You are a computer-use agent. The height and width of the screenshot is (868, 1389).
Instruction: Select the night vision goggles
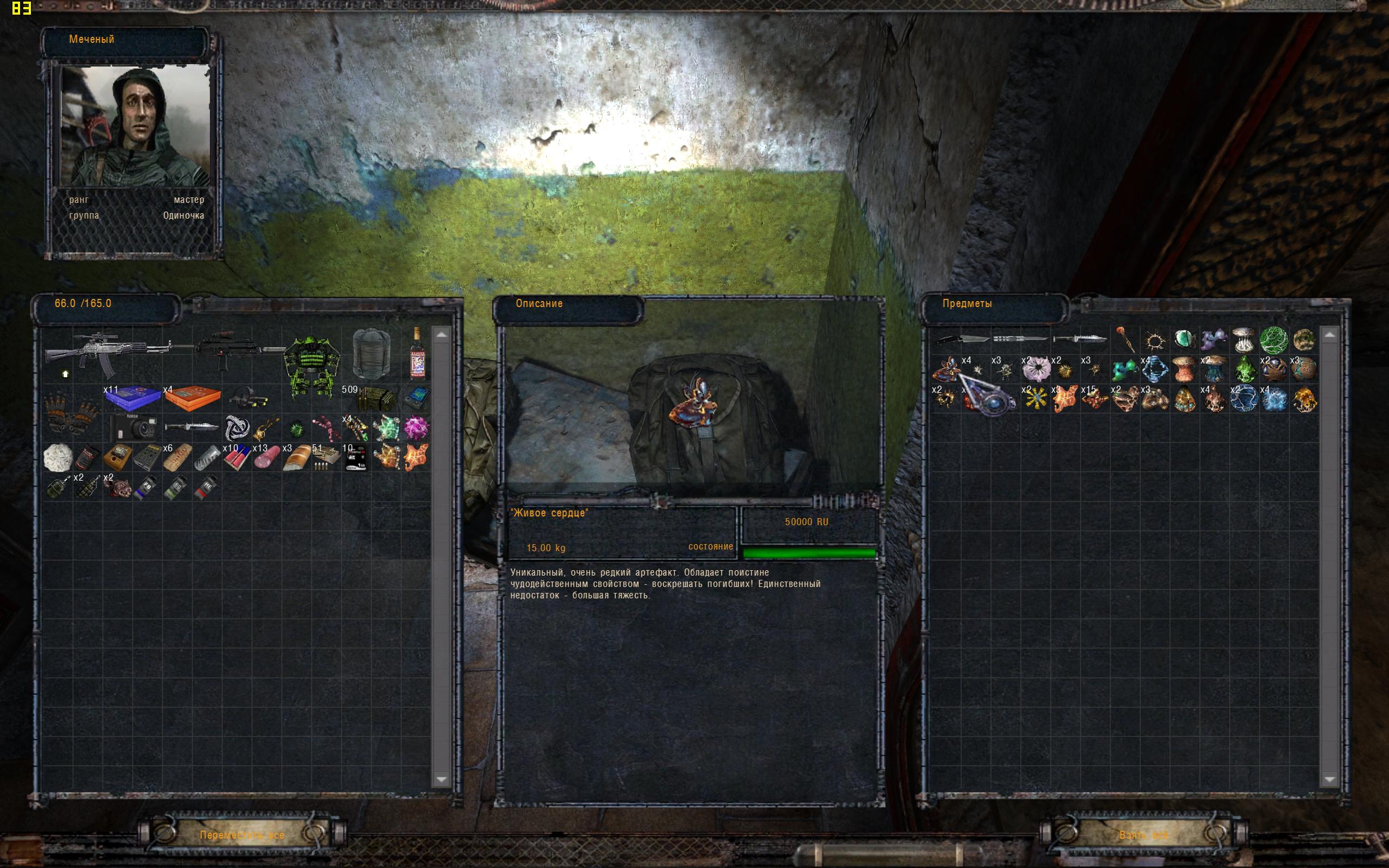pos(250,397)
